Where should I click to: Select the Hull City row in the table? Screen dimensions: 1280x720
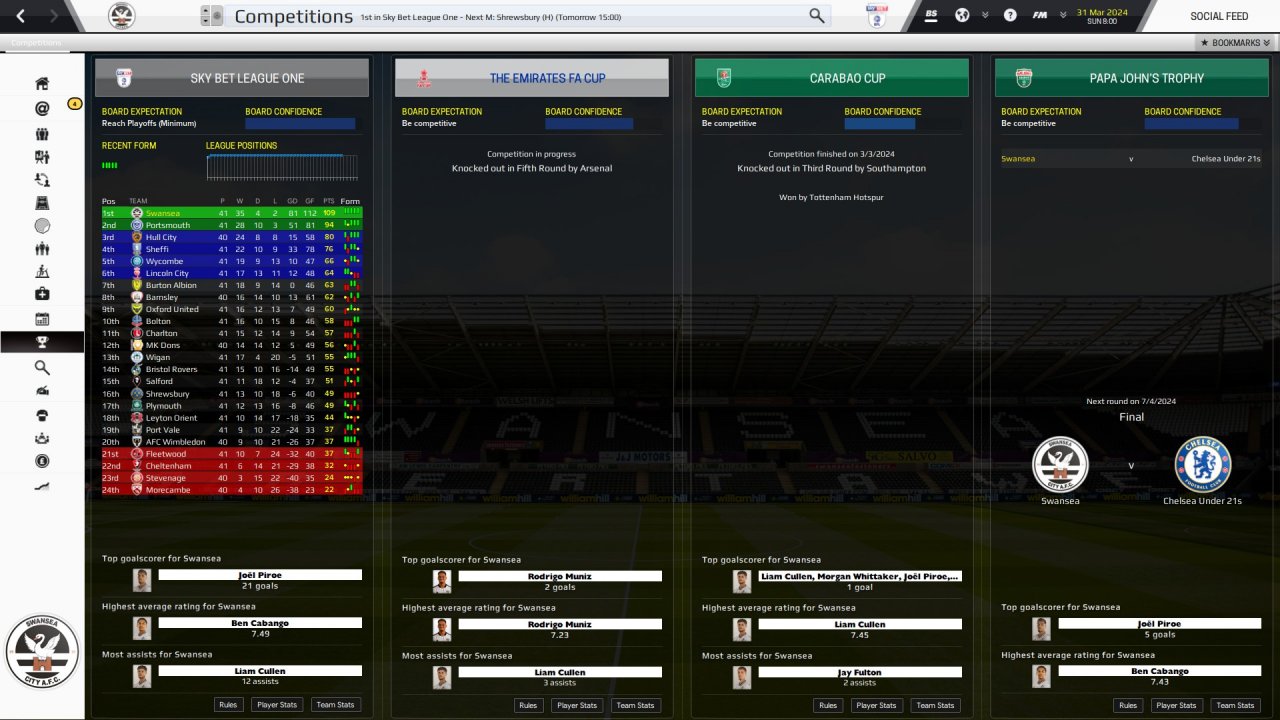coord(161,237)
